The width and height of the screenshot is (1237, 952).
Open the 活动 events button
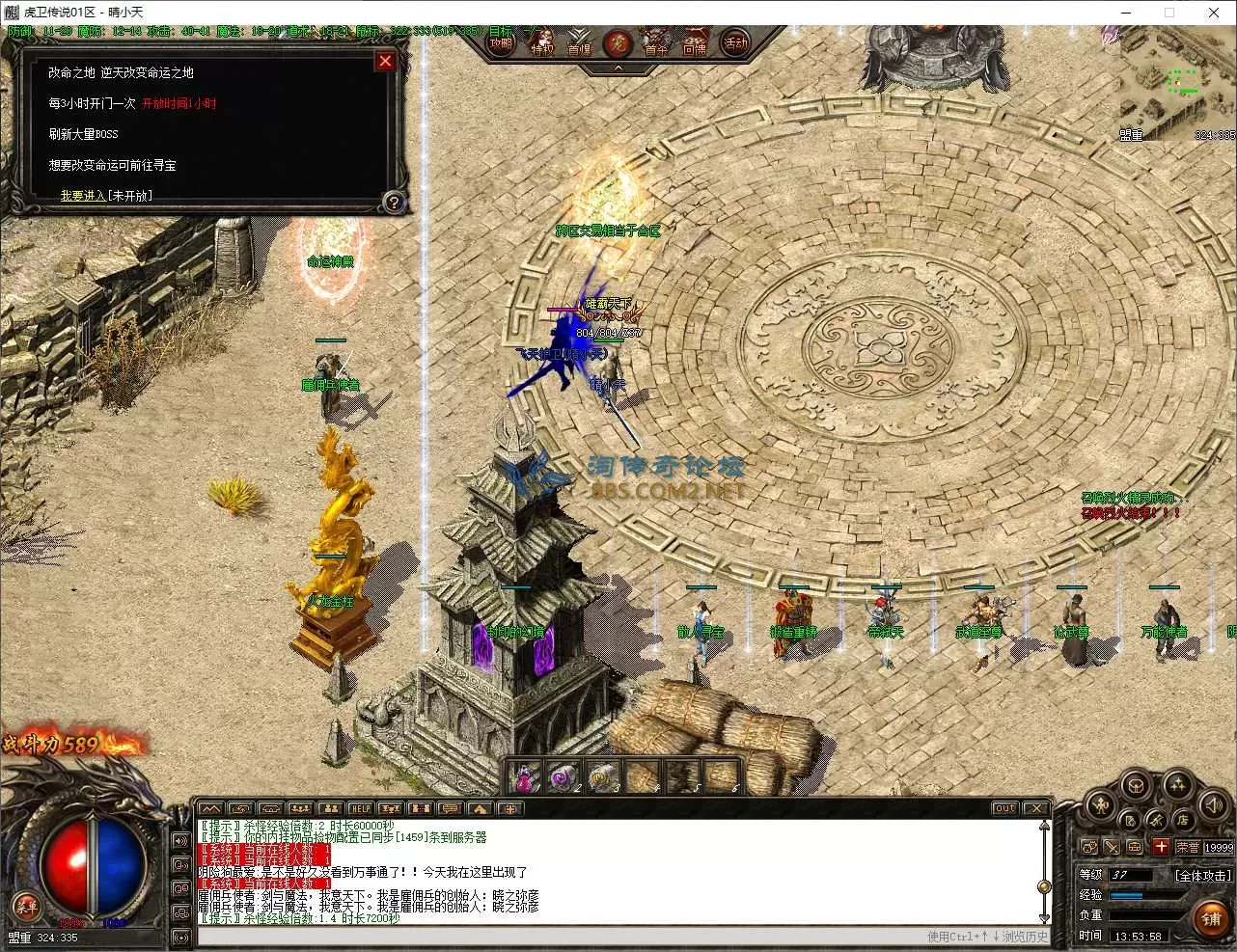736,42
